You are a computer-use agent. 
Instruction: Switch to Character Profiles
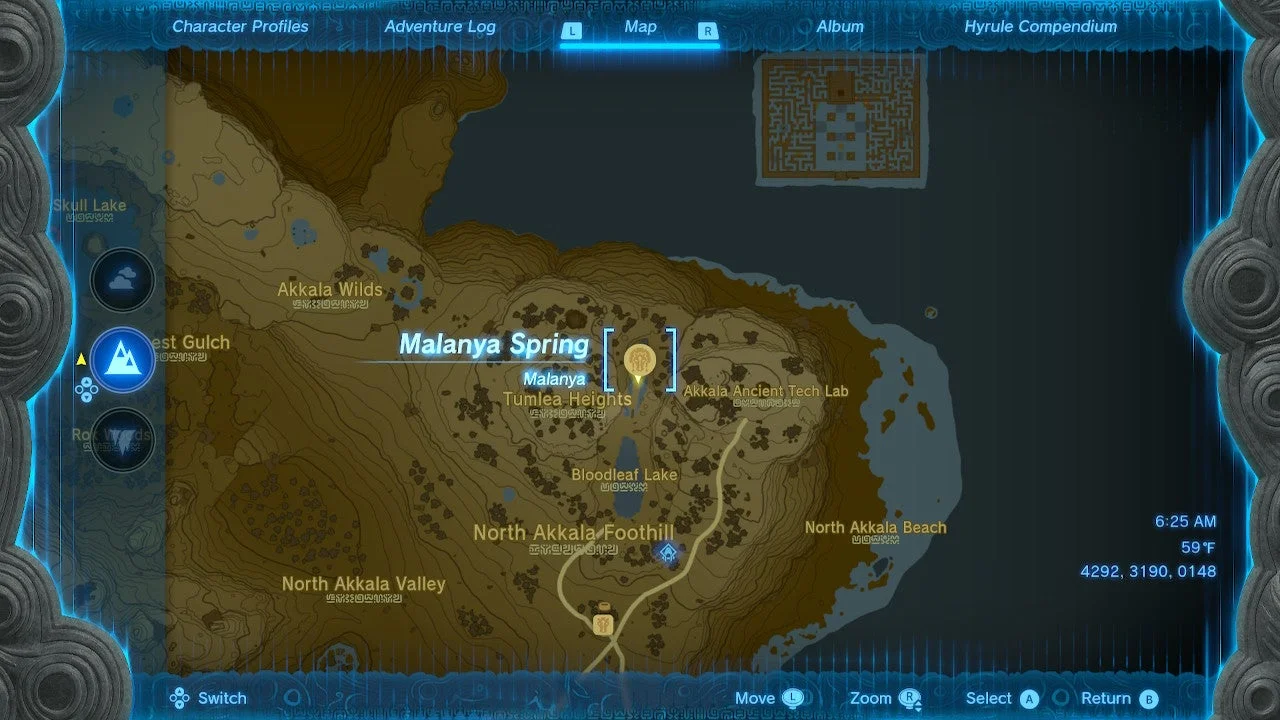240,27
